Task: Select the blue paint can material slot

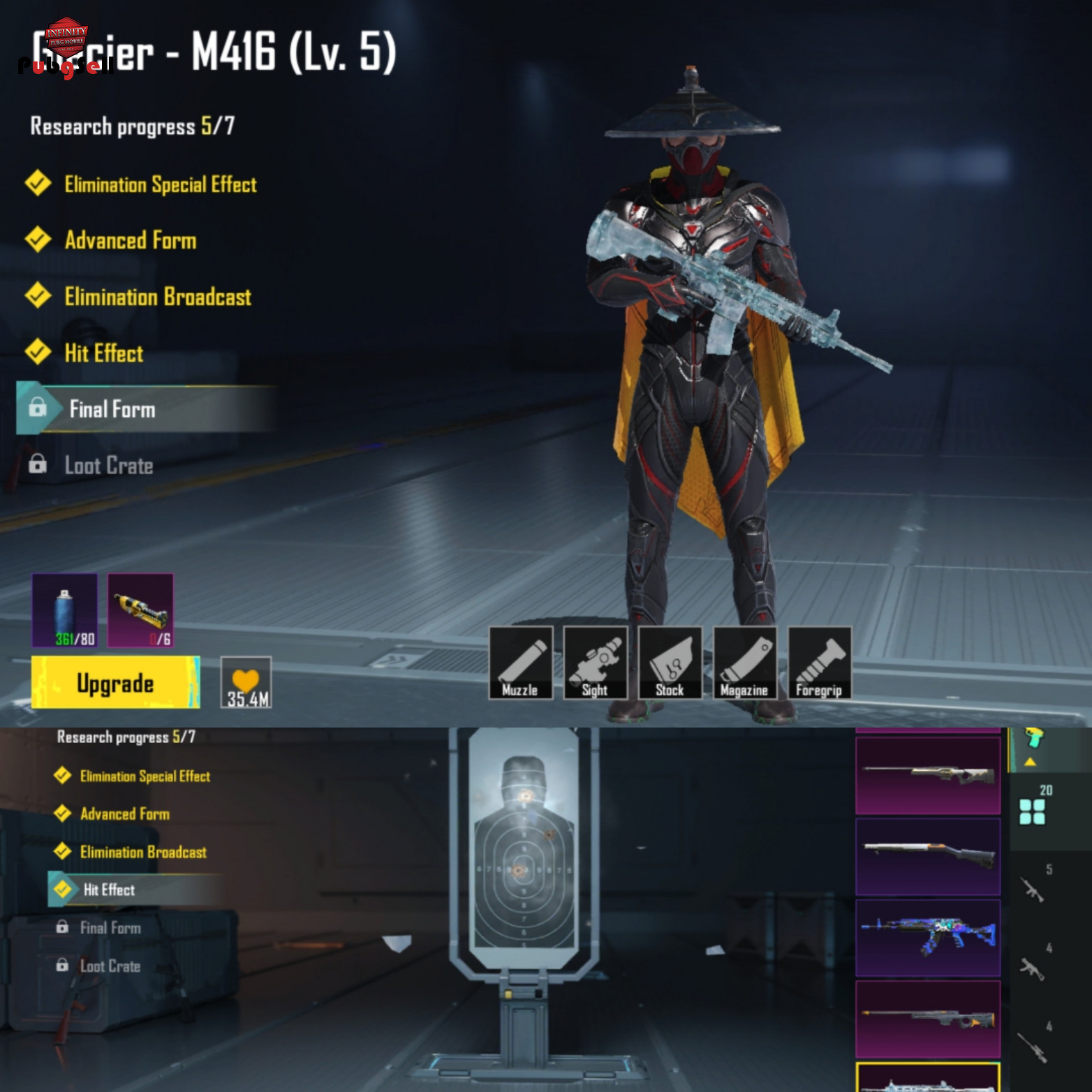Action: coord(65,610)
